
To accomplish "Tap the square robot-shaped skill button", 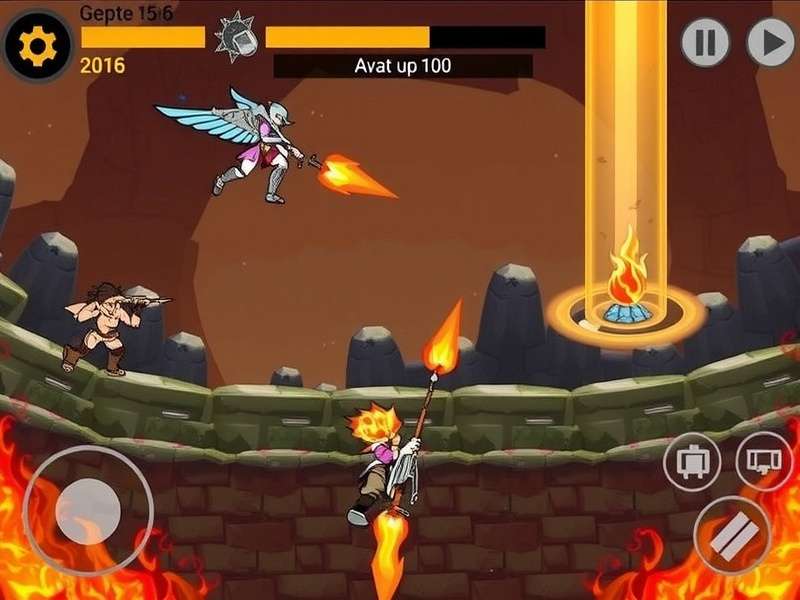I will (x=692, y=462).
